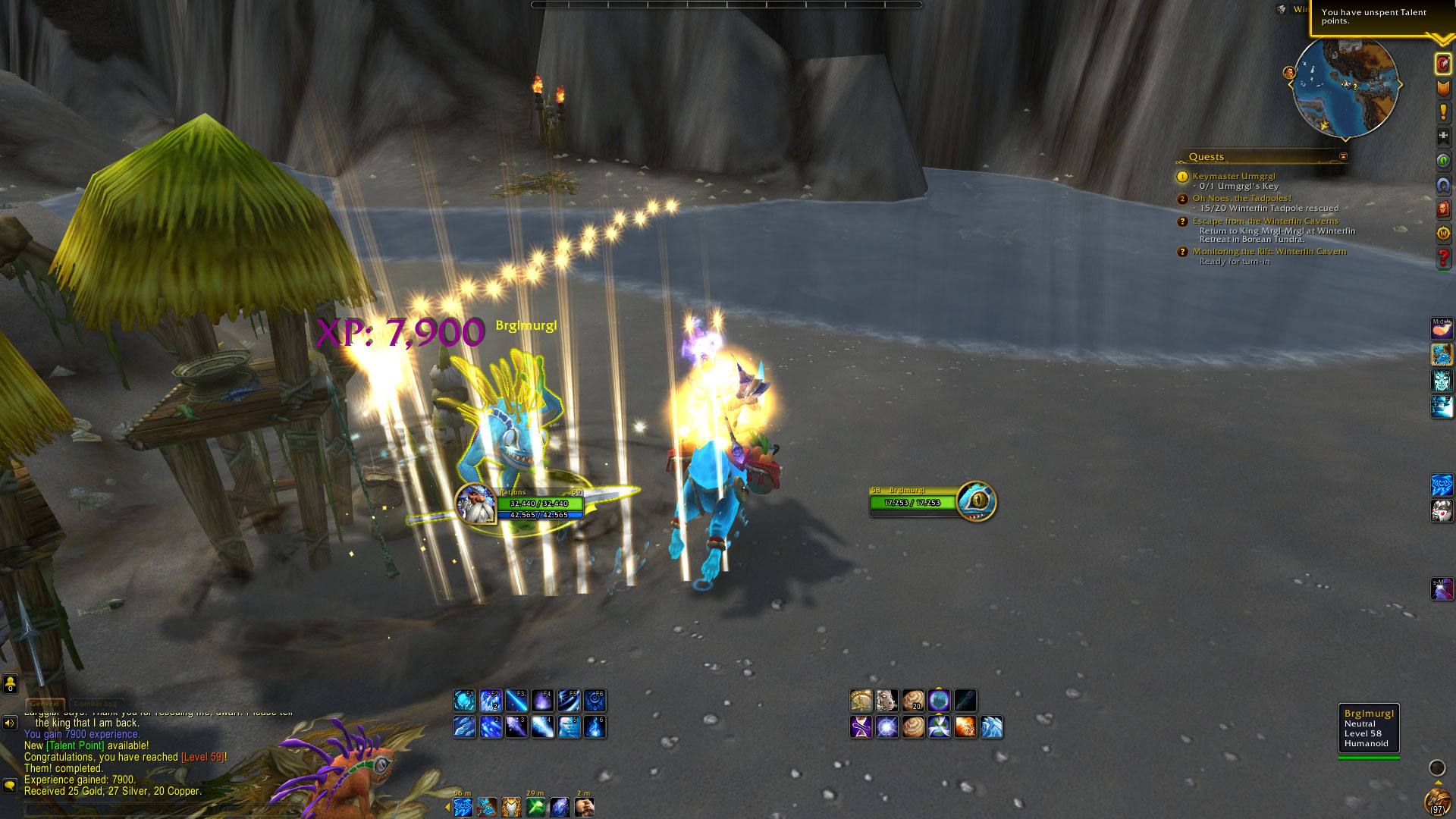Collapse the Quests tracker
This screenshot has height=819, width=1456.
click(1343, 157)
